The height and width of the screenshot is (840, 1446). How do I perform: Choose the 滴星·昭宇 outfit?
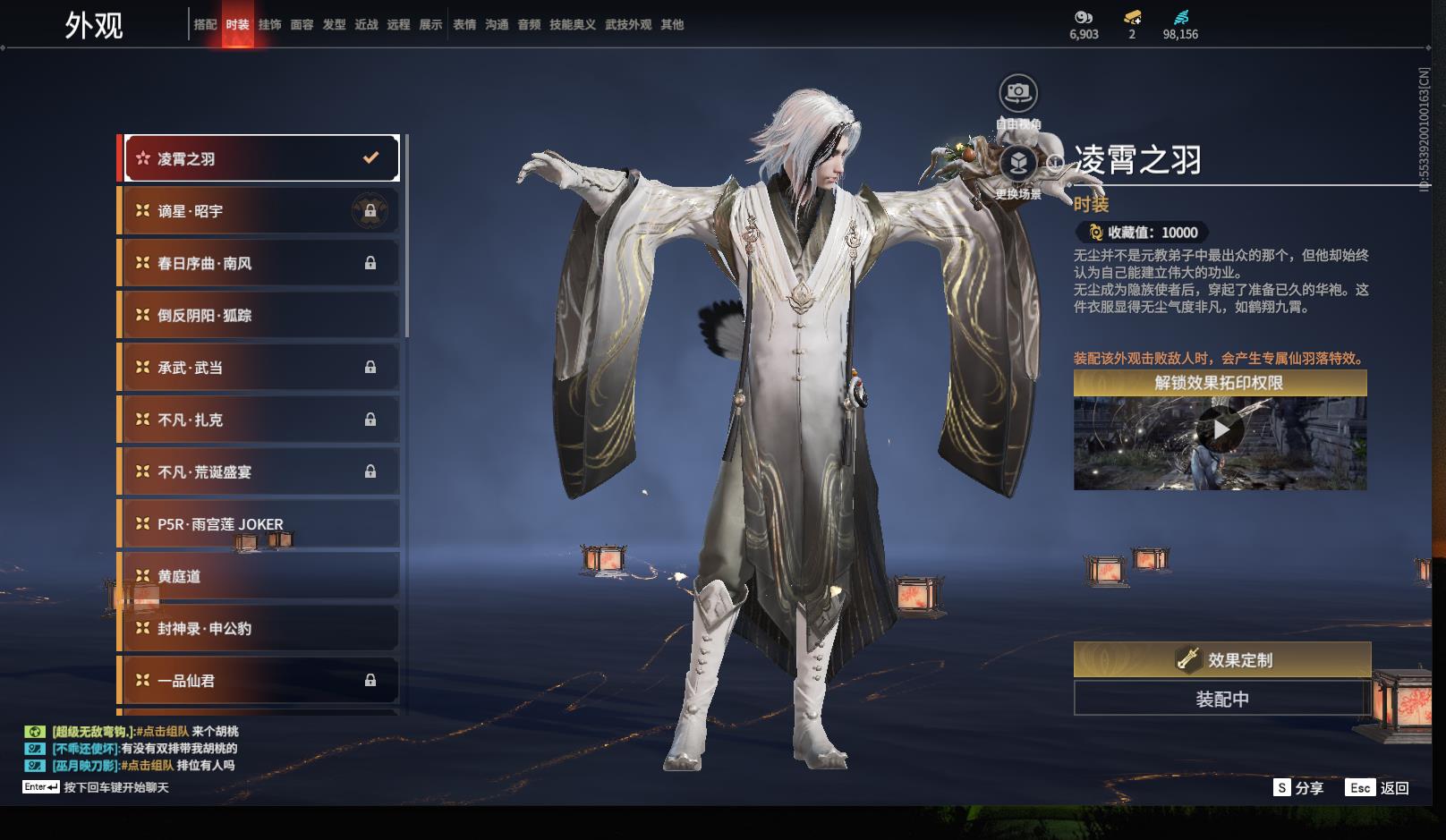point(260,211)
